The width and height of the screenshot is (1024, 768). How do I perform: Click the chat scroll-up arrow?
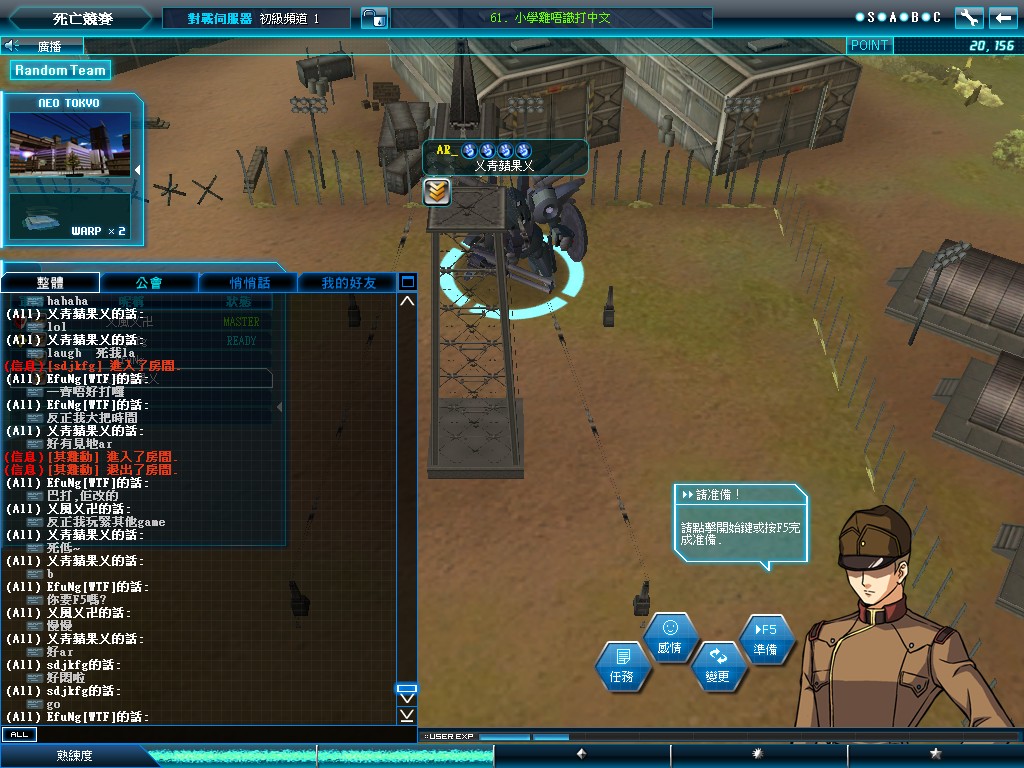coord(407,301)
